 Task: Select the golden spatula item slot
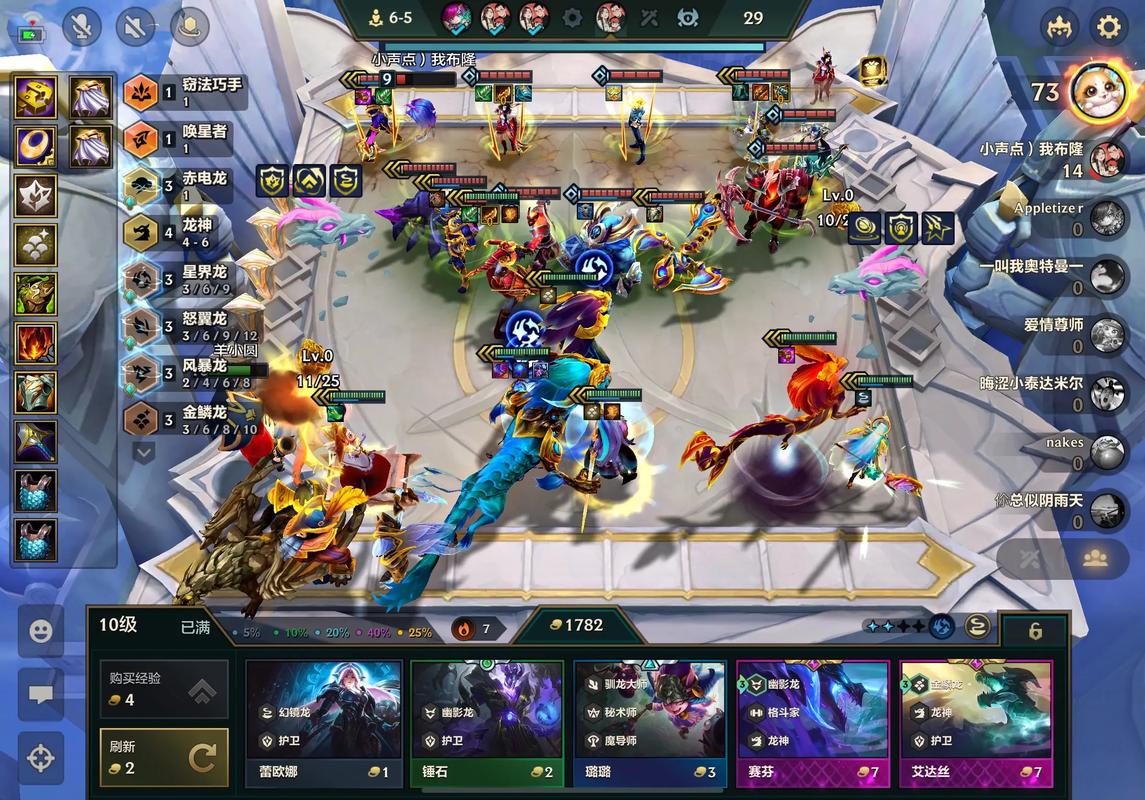pyautogui.click(x=35, y=97)
